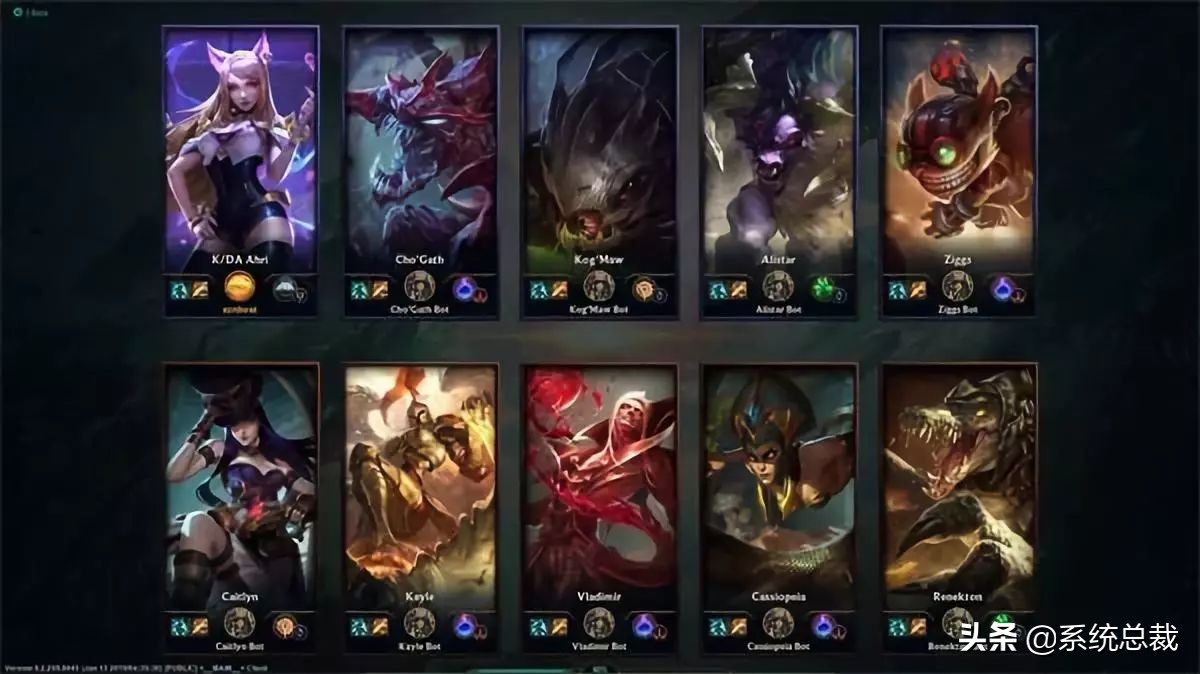1200x674 pixels.
Task: Click the bot portrait icon under Vladimir
Action: coord(599,623)
